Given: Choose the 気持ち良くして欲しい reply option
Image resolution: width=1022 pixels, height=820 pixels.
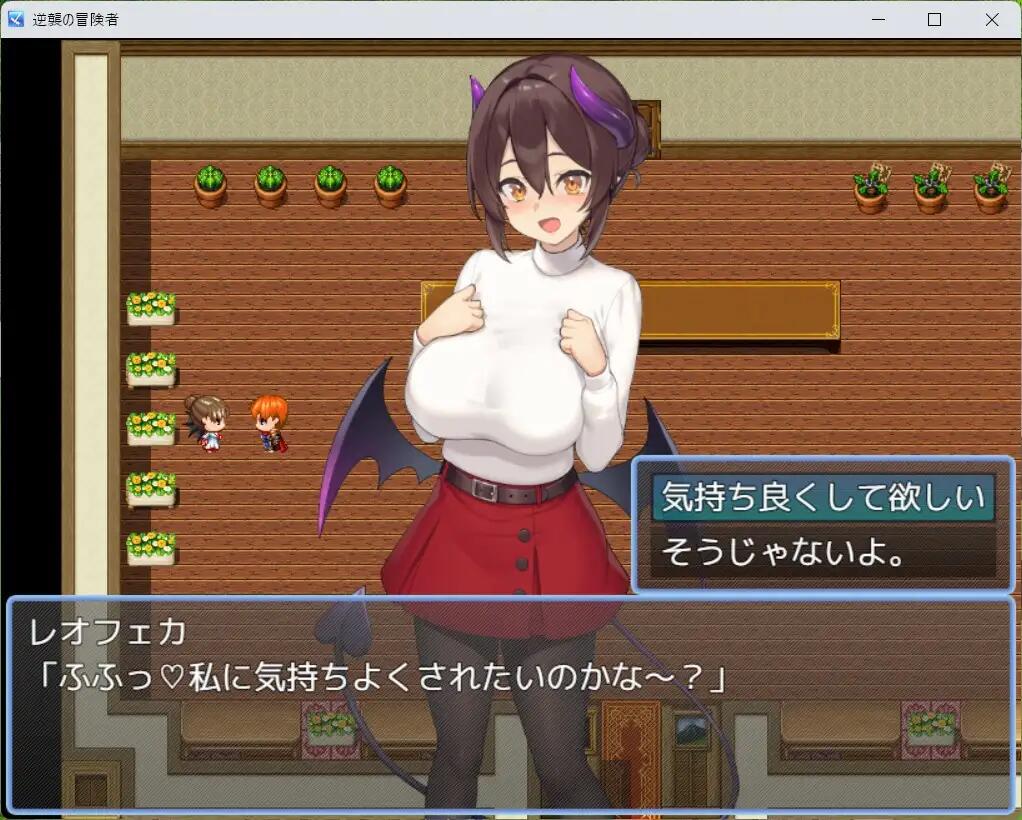Looking at the screenshot, I should pos(822,498).
